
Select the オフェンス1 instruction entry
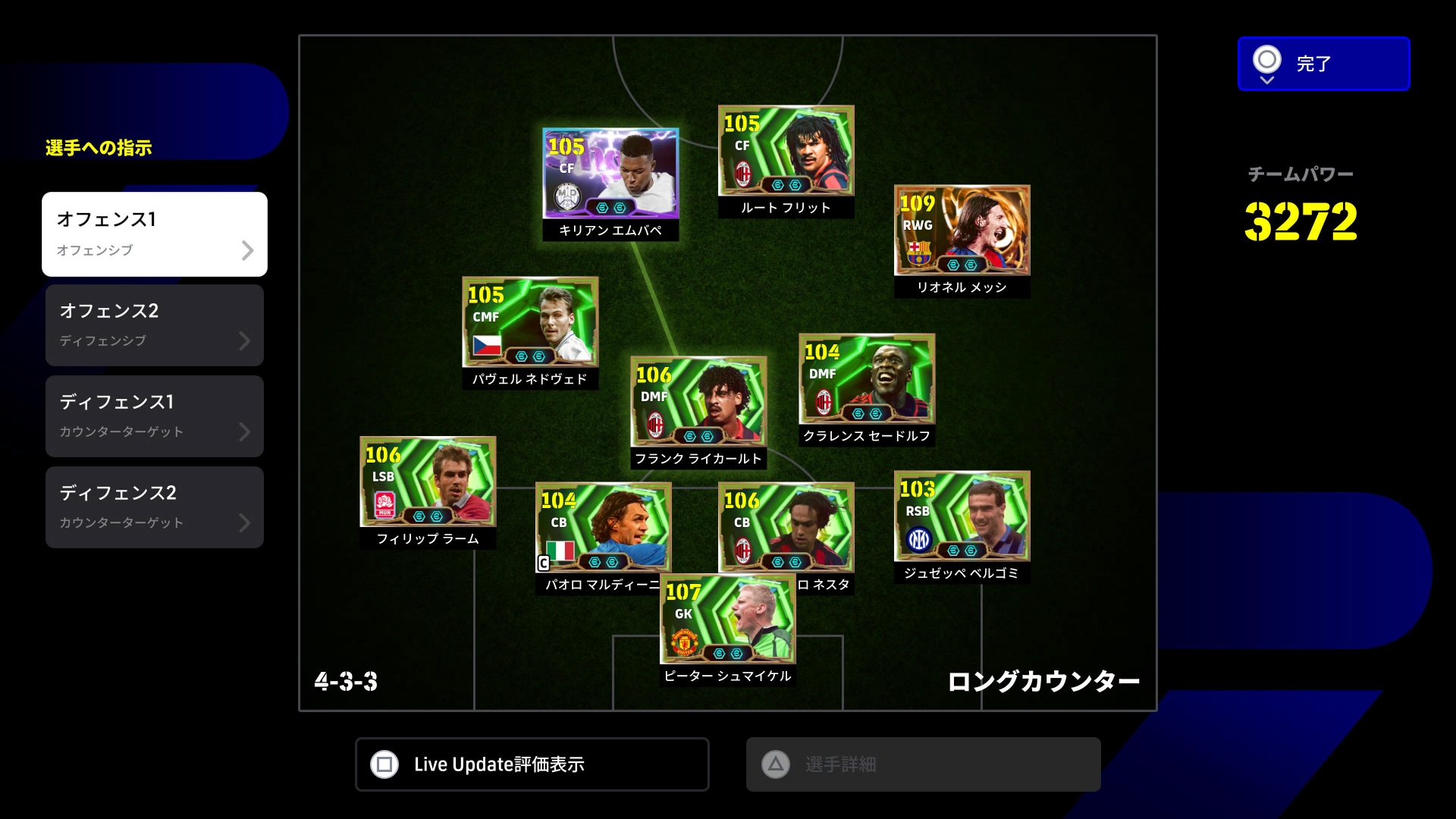tap(155, 234)
